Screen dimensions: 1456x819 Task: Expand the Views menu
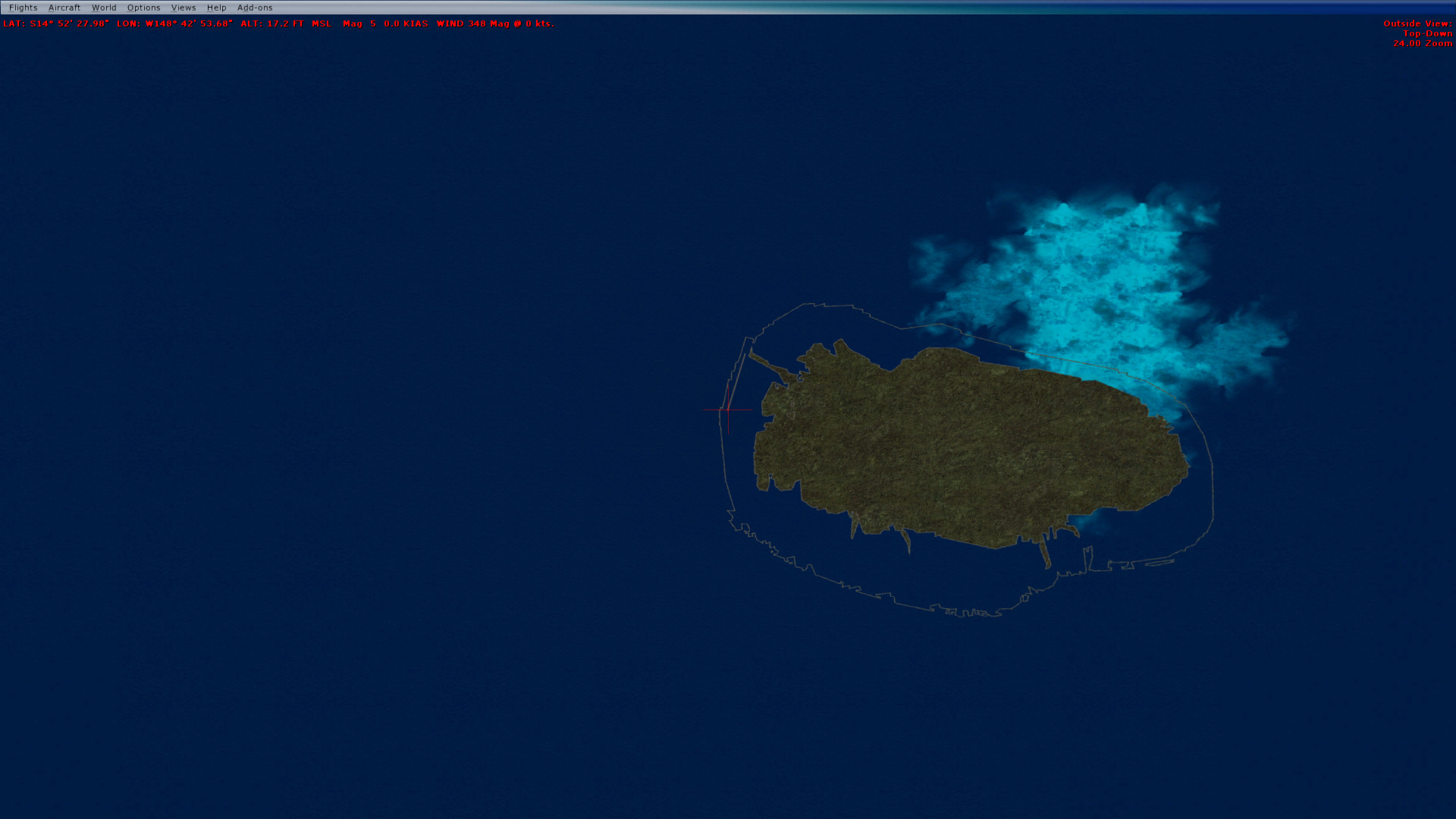[x=184, y=8]
